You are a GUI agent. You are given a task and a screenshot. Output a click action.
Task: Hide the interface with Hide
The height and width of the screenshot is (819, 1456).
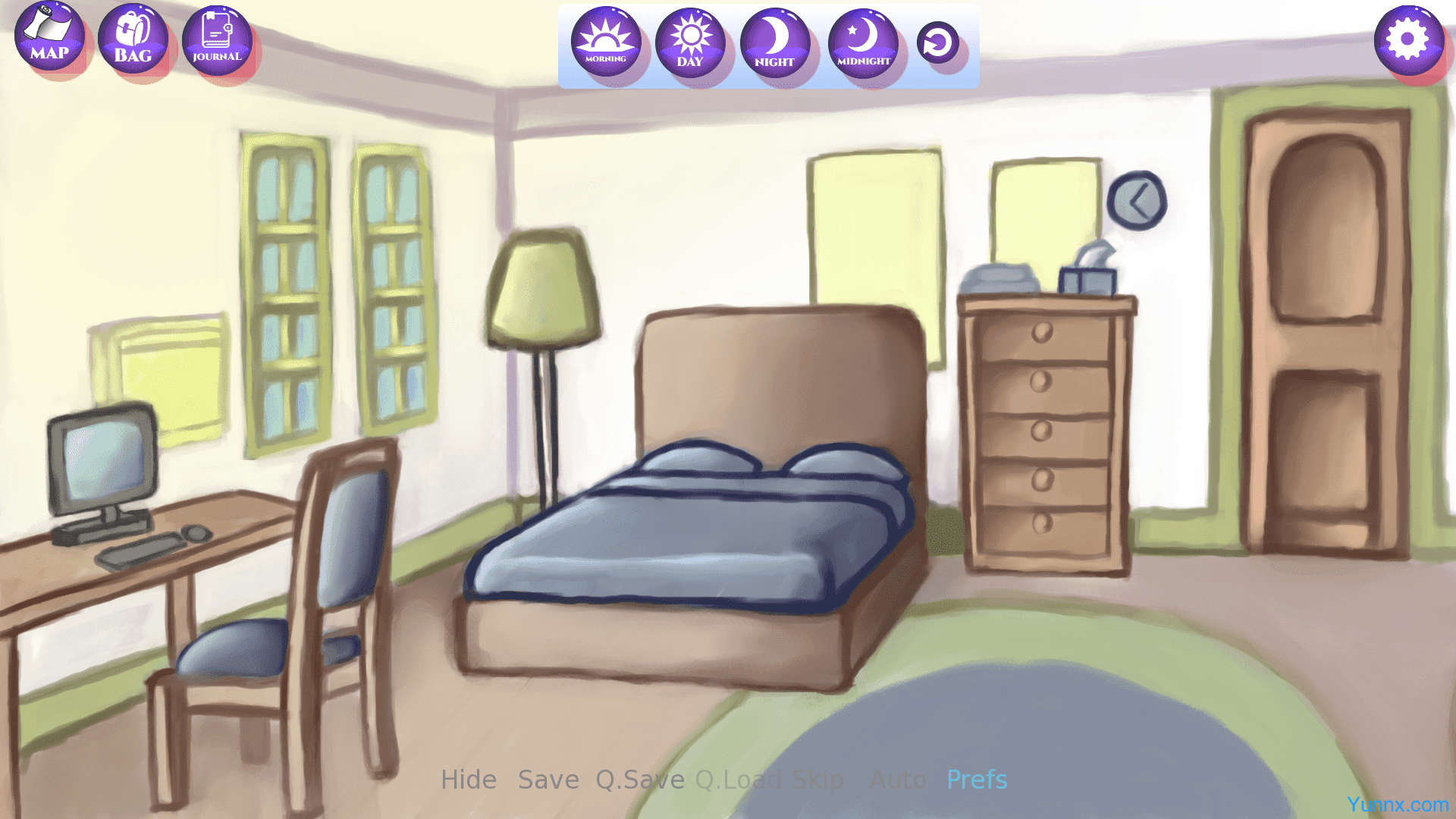469,780
